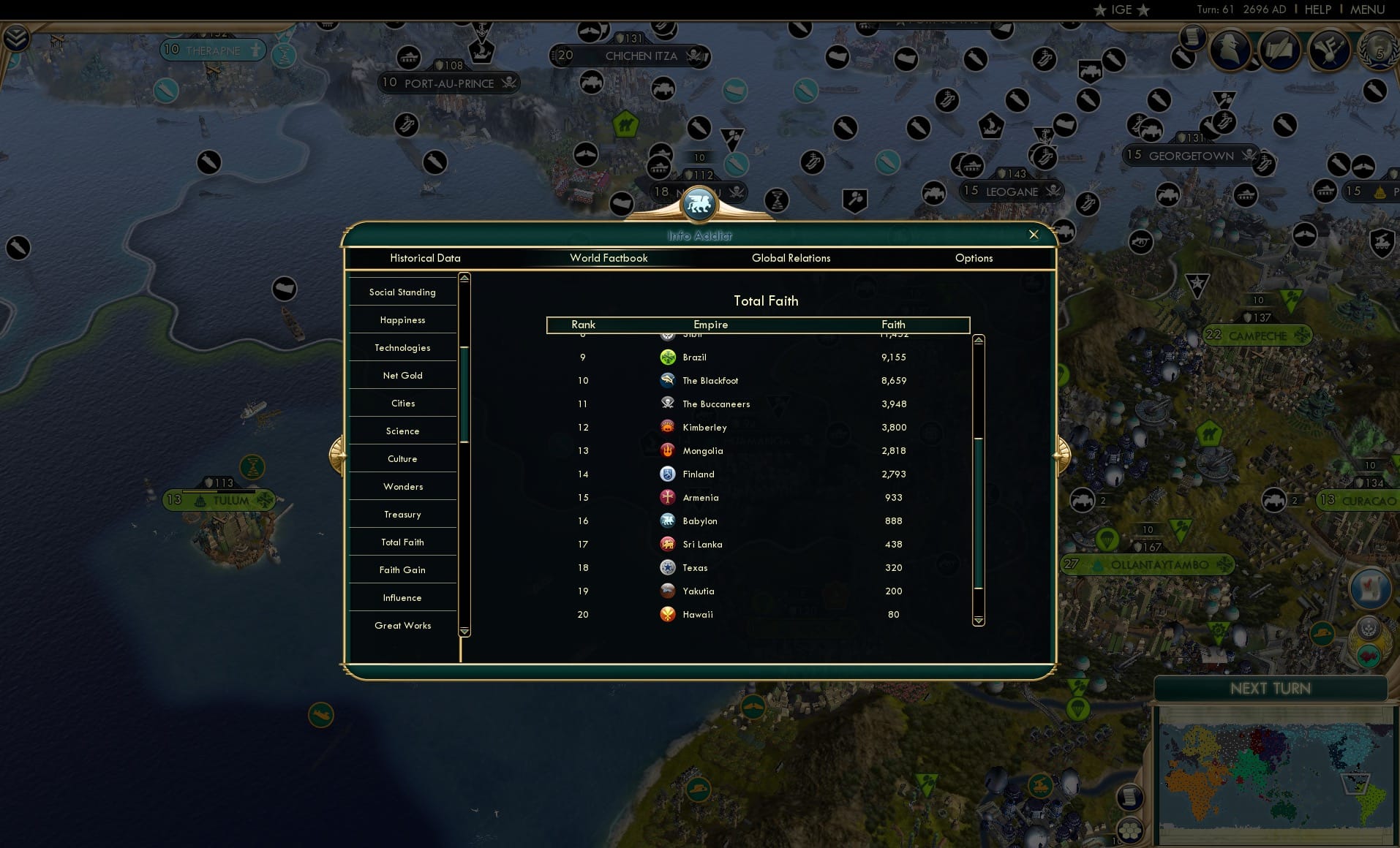Open the MENU at top right
The image size is (1400, 848).
click(x=1367, y=10)
